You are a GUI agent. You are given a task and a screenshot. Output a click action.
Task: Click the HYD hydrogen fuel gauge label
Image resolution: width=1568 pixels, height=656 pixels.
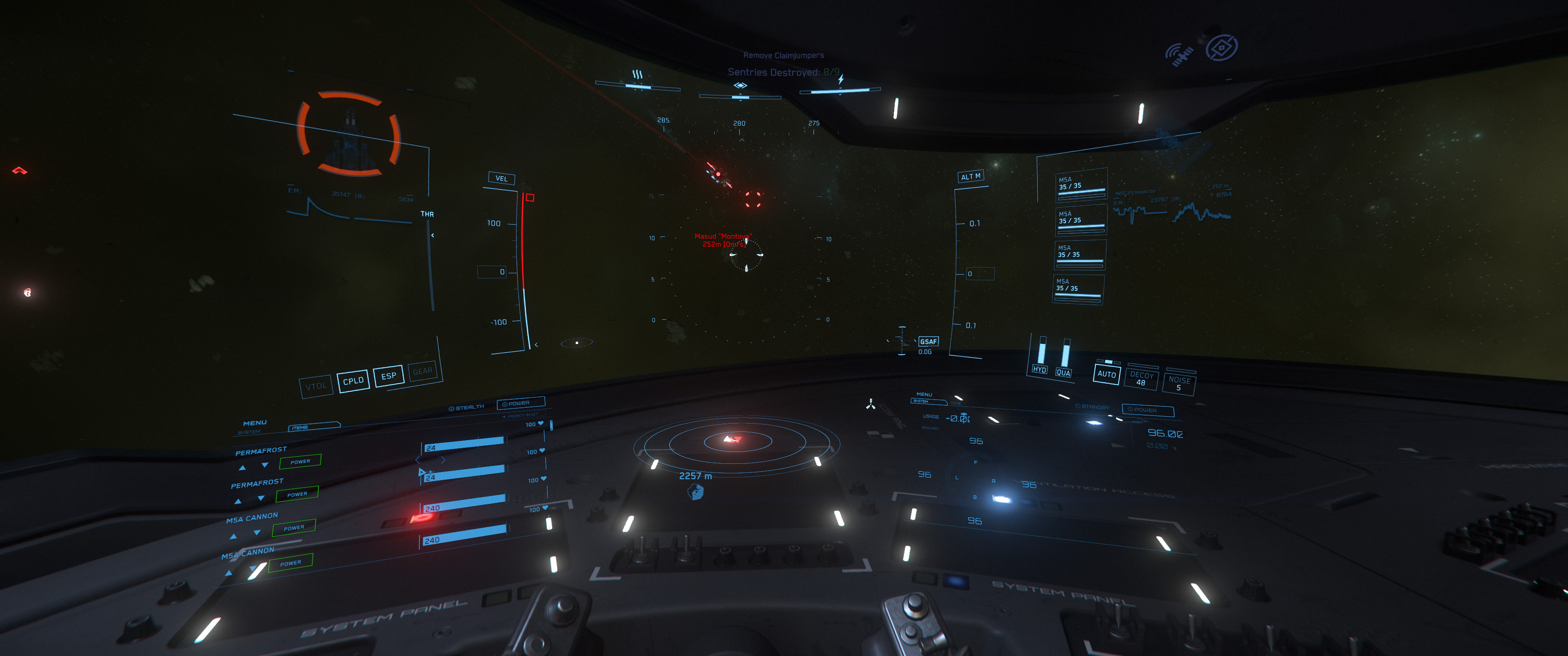[x=1039, y=369]
